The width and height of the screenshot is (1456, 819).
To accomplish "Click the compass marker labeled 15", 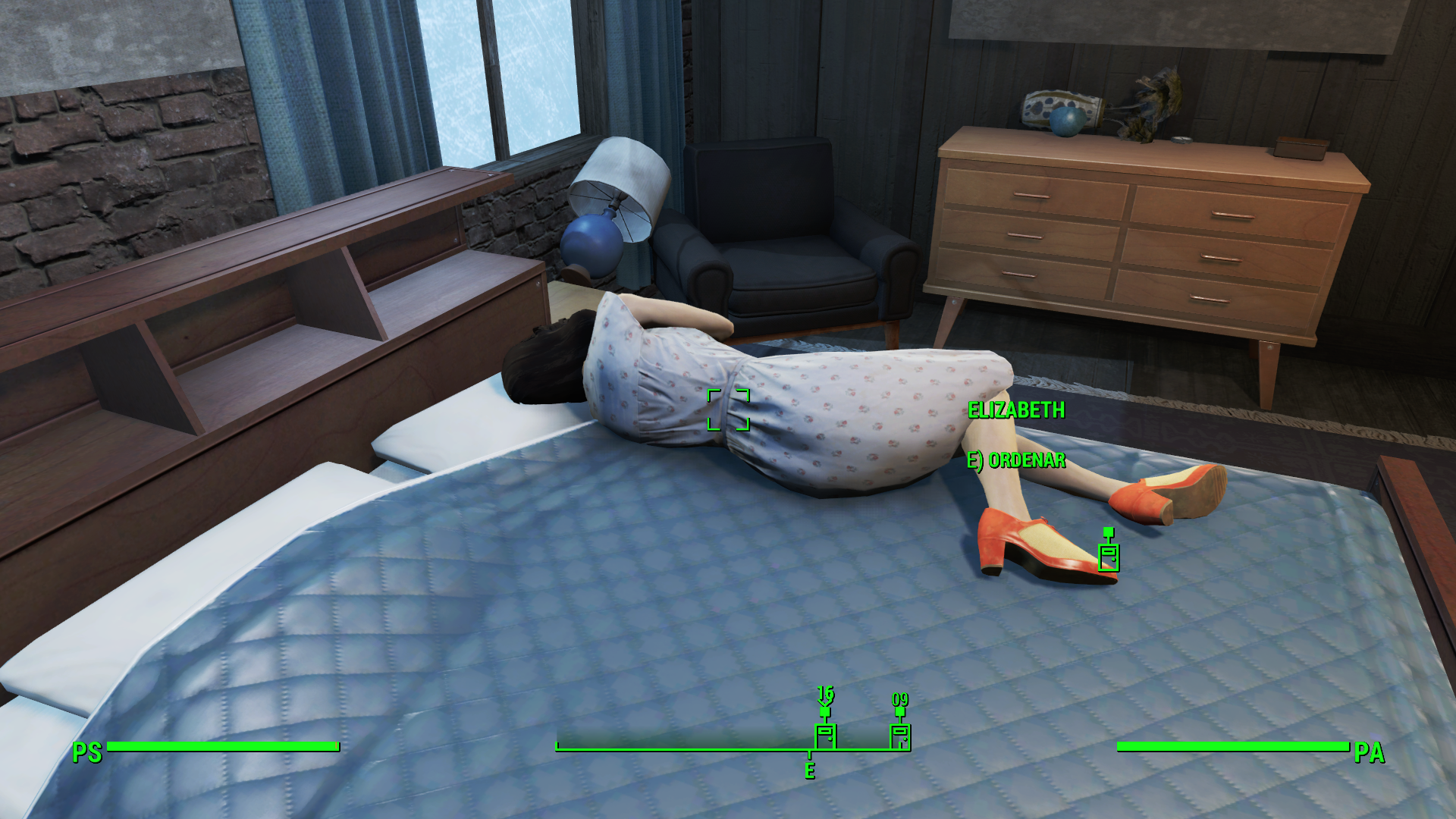I will pyautogui.click(x=825, y=735).
